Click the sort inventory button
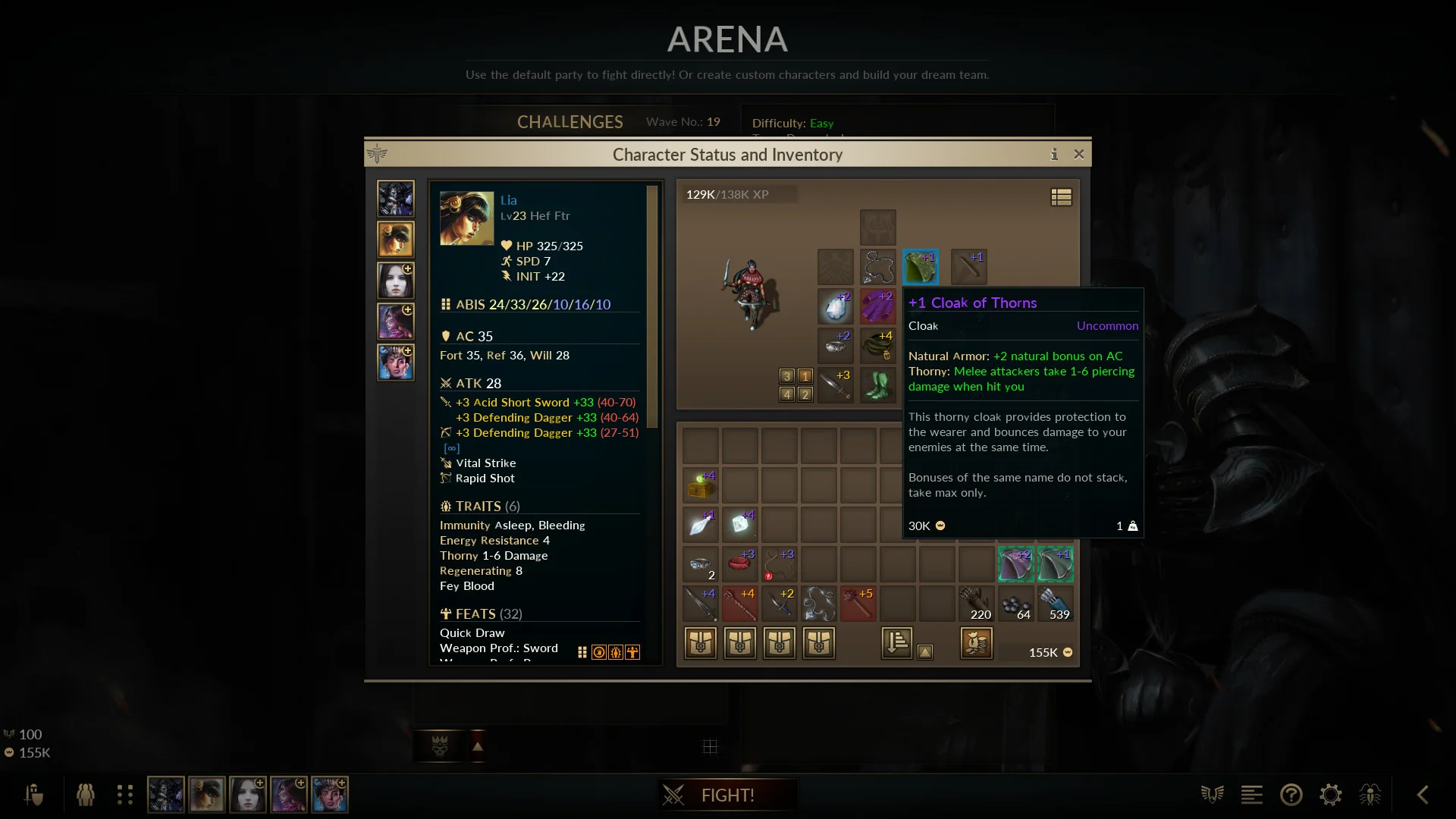The width and height of the screenshot is (1456, 819). point(896,643)
